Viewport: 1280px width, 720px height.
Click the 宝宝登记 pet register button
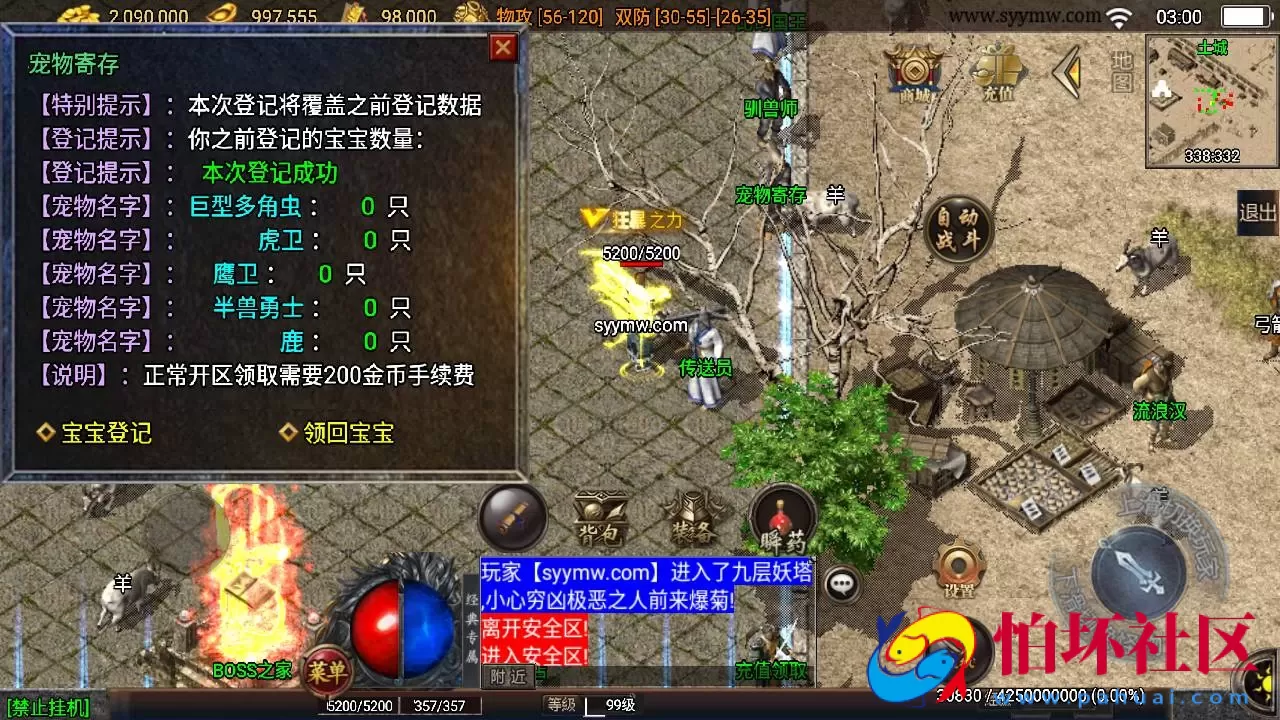click(x=104, y=433)
